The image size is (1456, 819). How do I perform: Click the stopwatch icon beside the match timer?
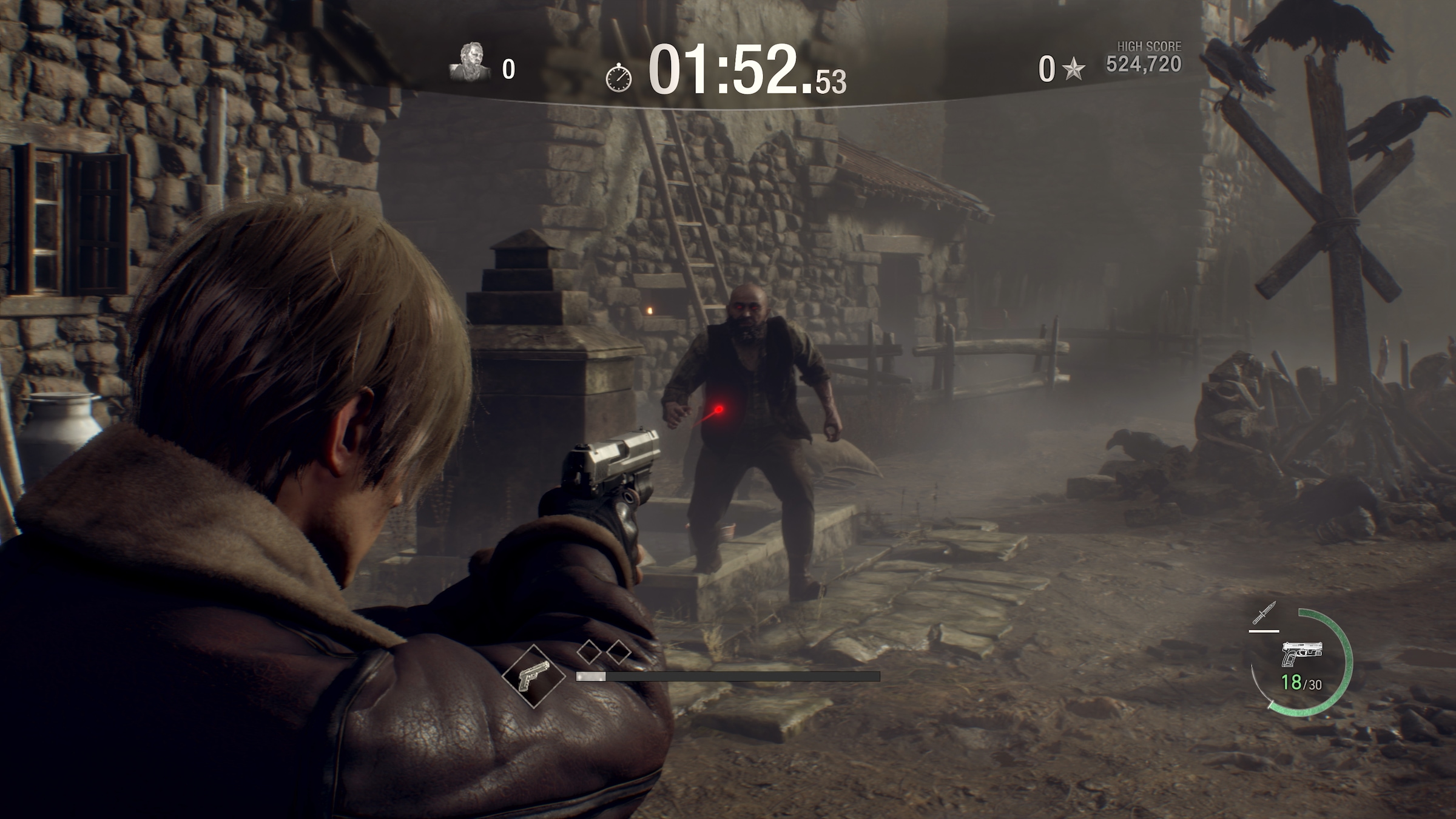[618, 78]
